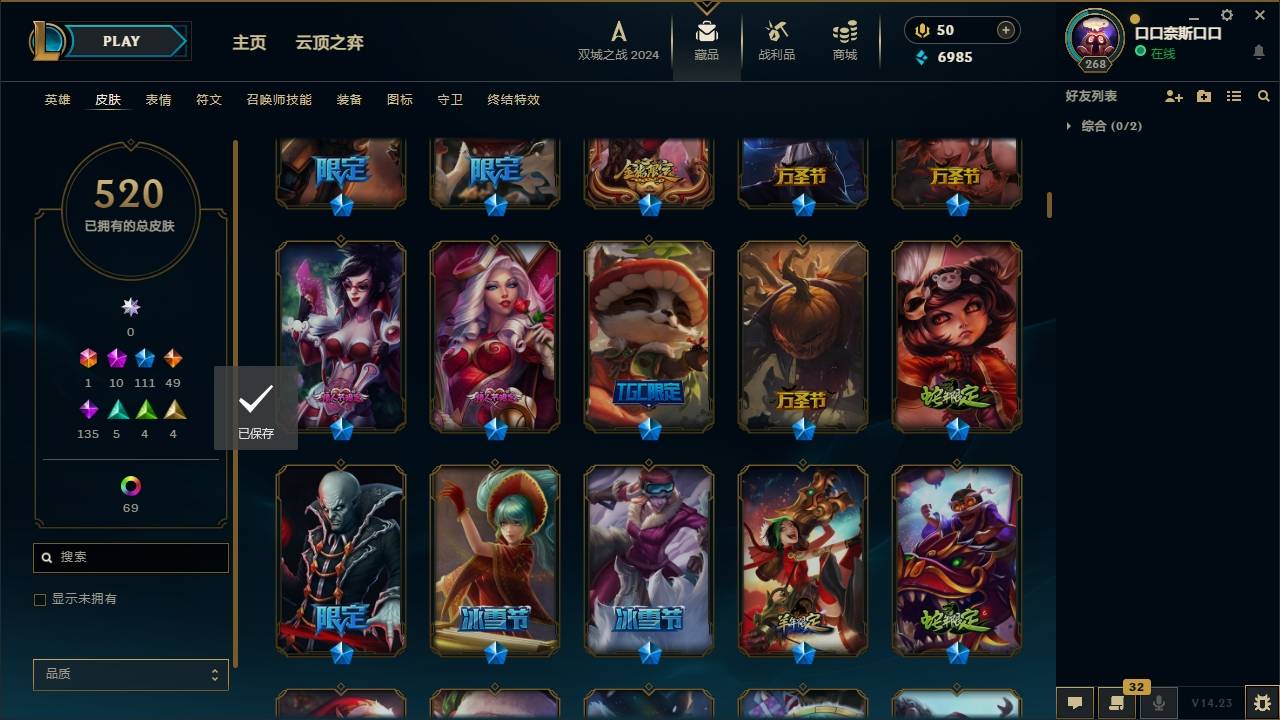Toggle the 显示未拥有 checkbox
Screen dimensions: 1280x720
[40, 599]
